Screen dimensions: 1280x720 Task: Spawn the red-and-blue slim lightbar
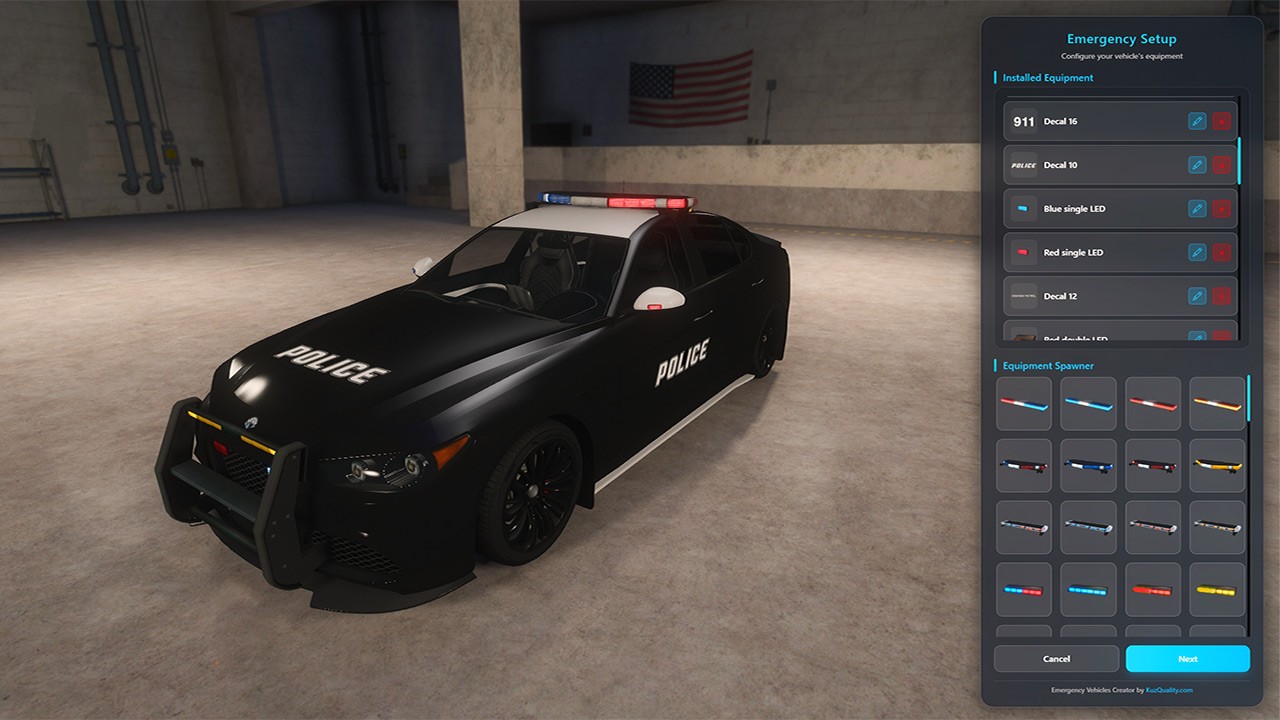(1024, 404)
